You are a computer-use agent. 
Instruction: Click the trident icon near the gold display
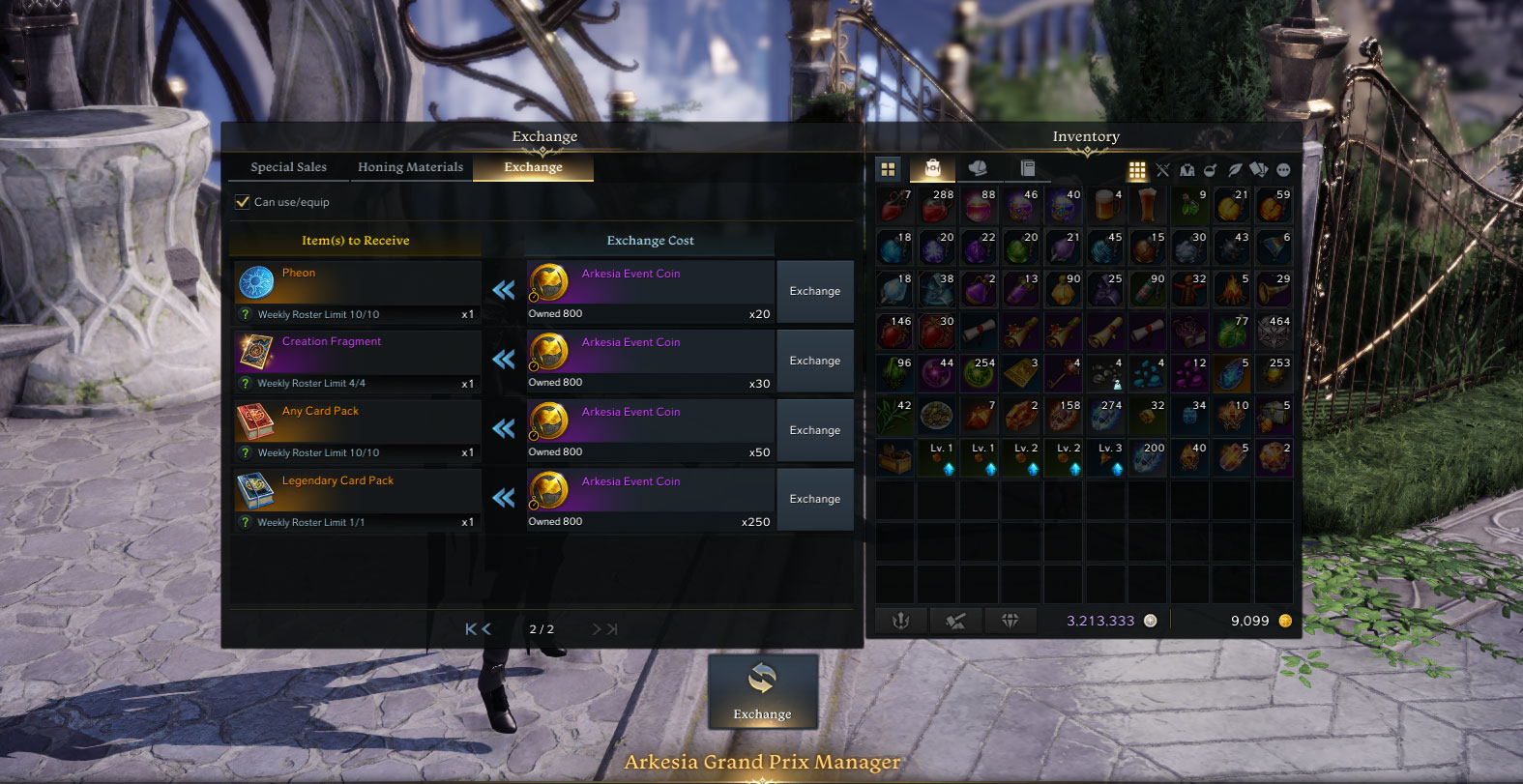[901, 621]
